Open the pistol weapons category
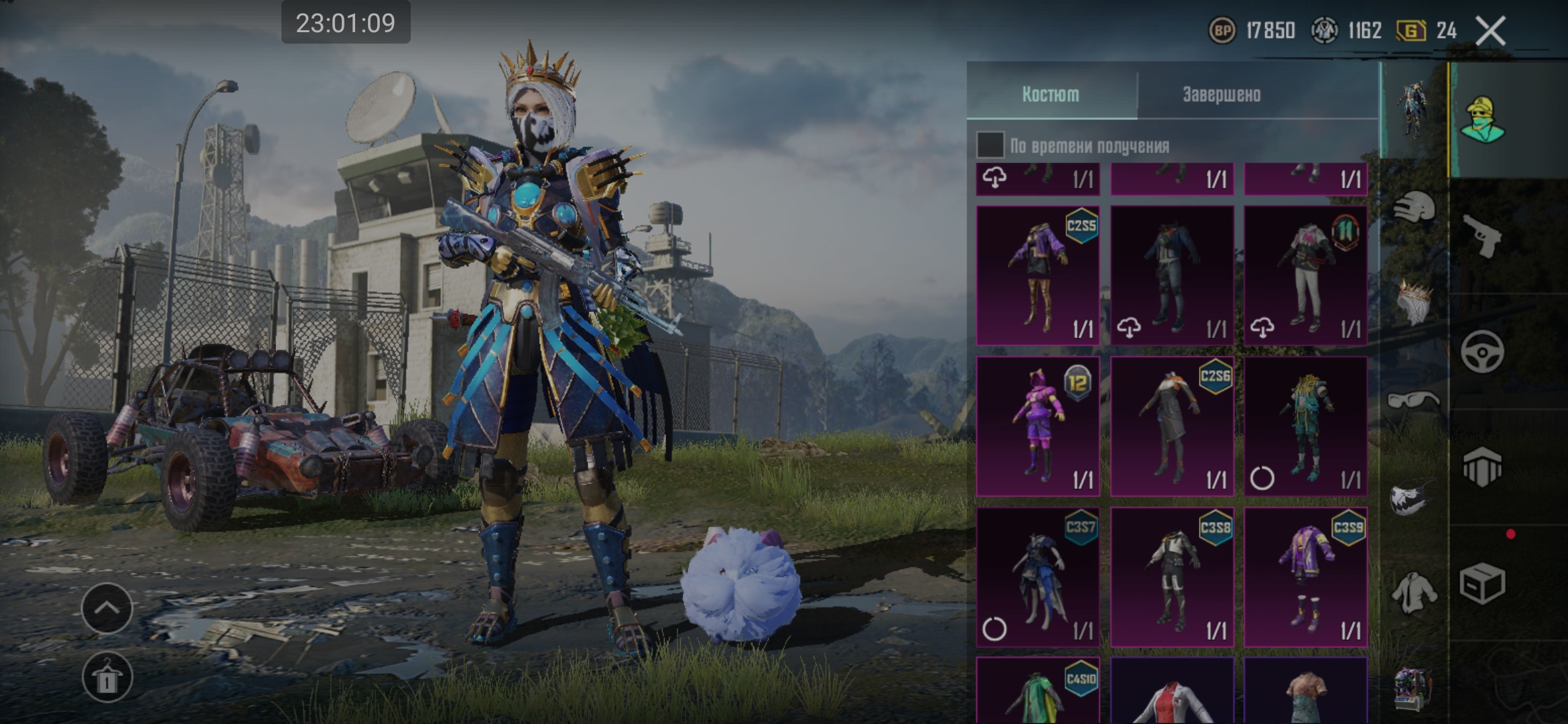Viewport: 1568px width, 724px height. tap(1482, 236)
